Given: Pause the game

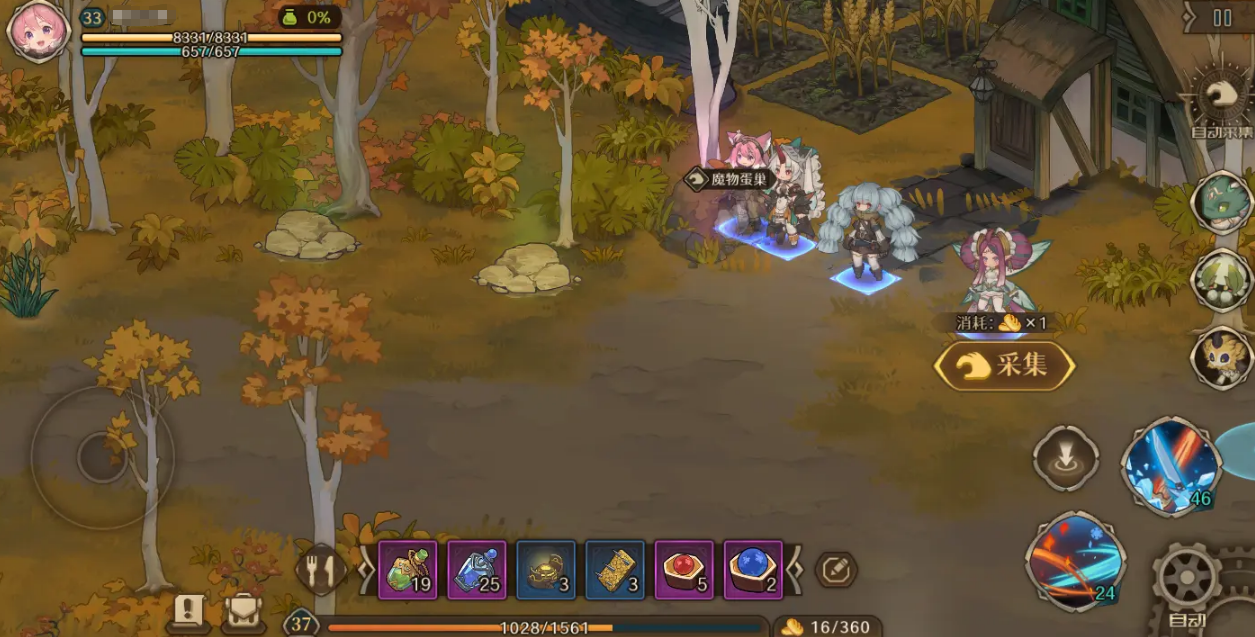Looking at the screenshot, I should pyautogui.click(x=1222, y=17).
